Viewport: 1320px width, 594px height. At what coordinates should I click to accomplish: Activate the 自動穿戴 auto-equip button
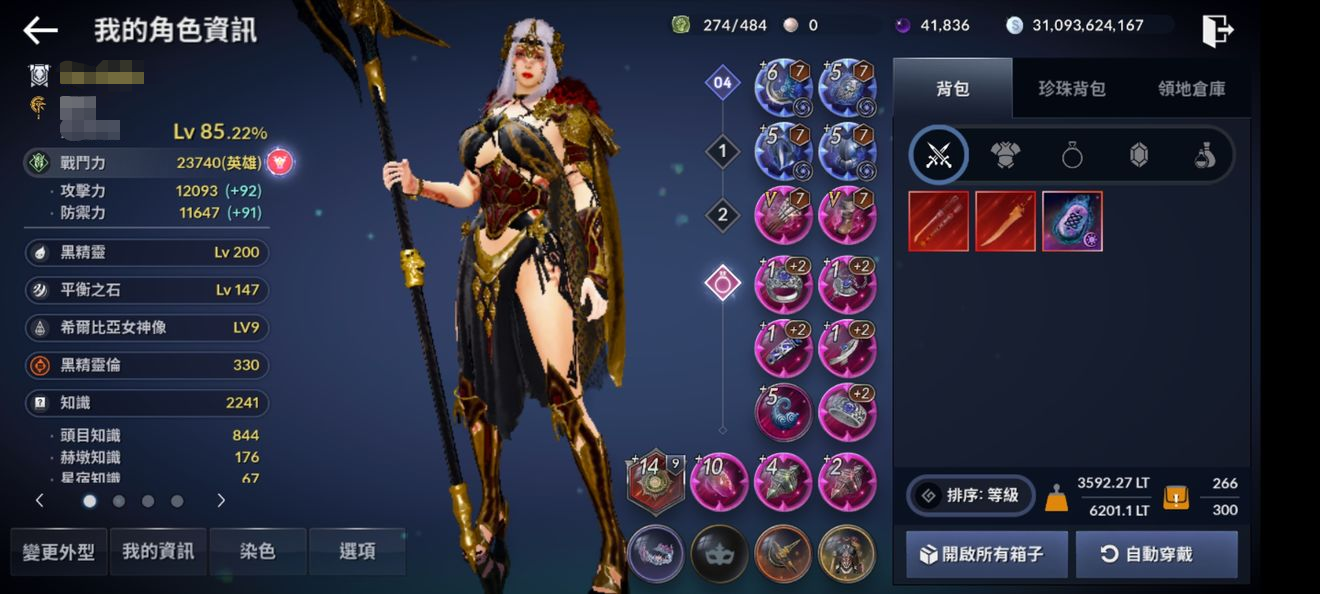point(1157,554)
